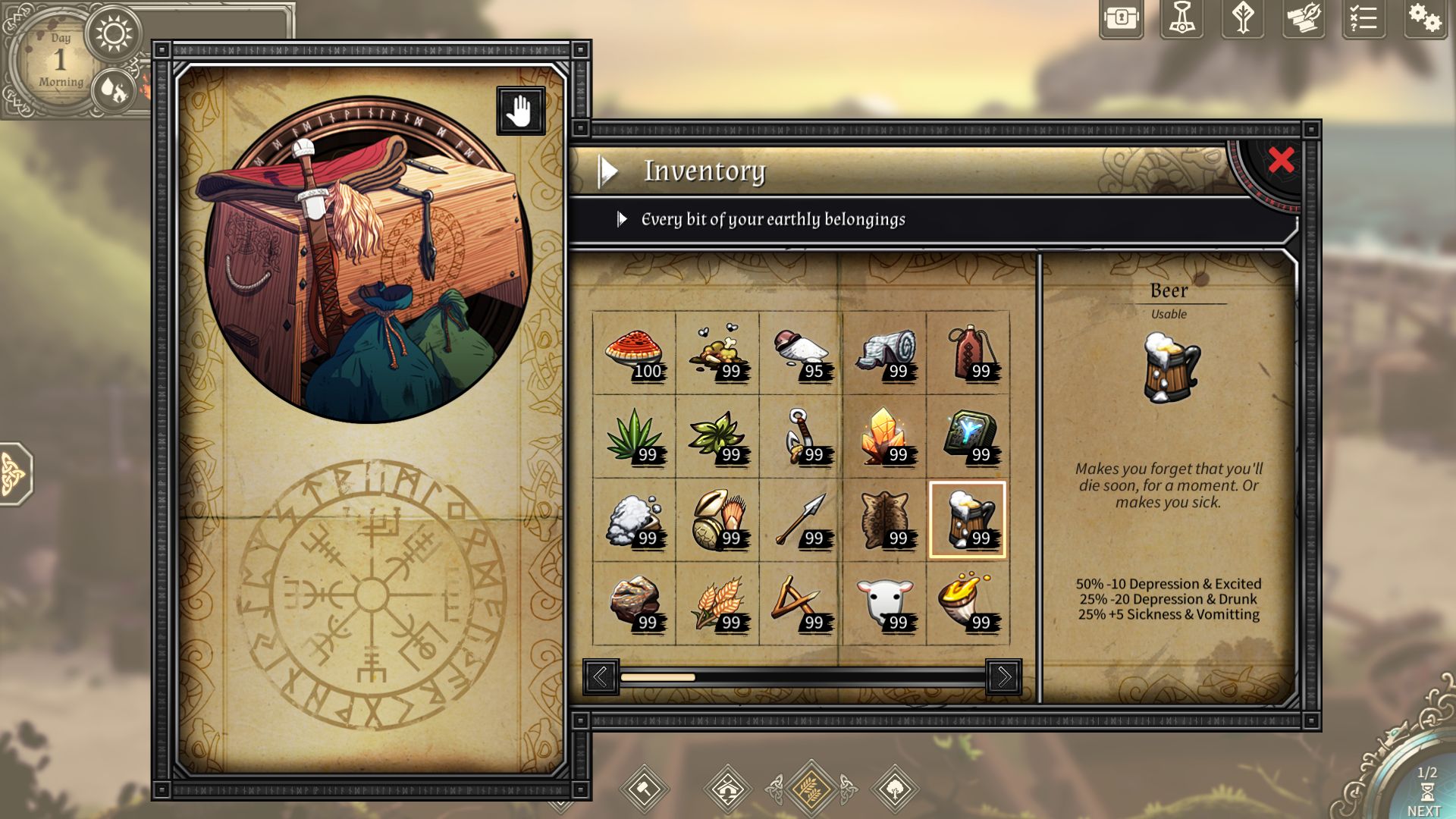1456x819 pixels.
Task: Open the checklist tasks icon
Action: [x=1363, y=19]
